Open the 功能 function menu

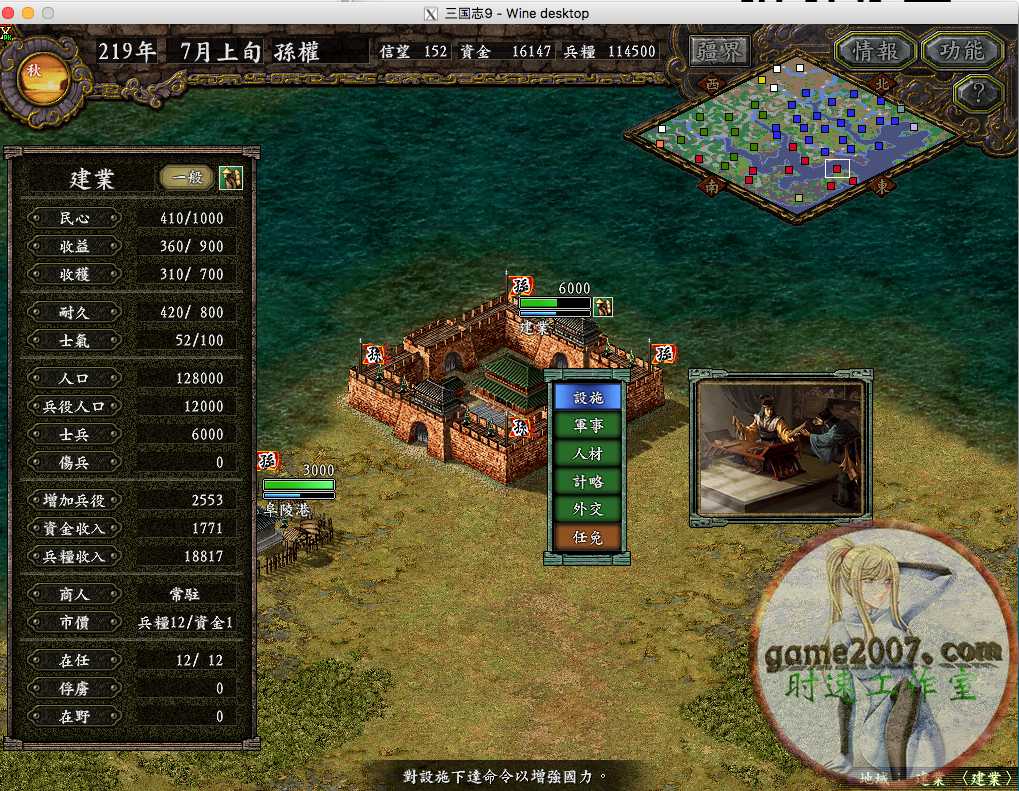(x=961, y=51)
